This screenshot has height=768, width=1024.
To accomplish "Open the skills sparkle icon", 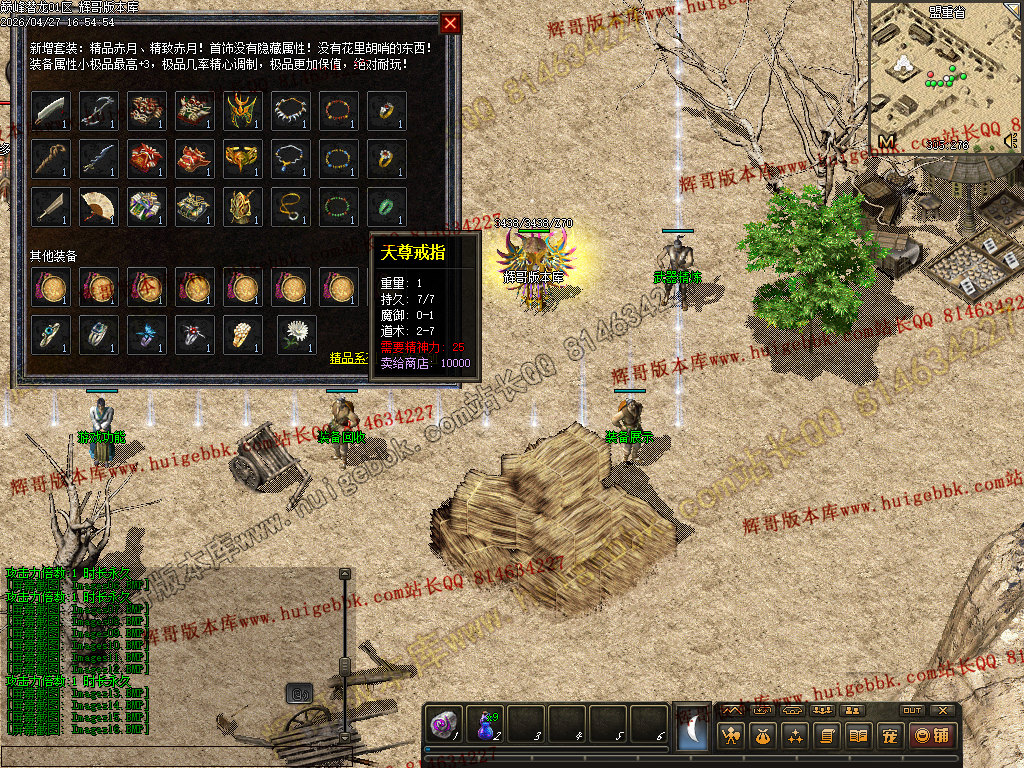I will [x=795, y=736].
